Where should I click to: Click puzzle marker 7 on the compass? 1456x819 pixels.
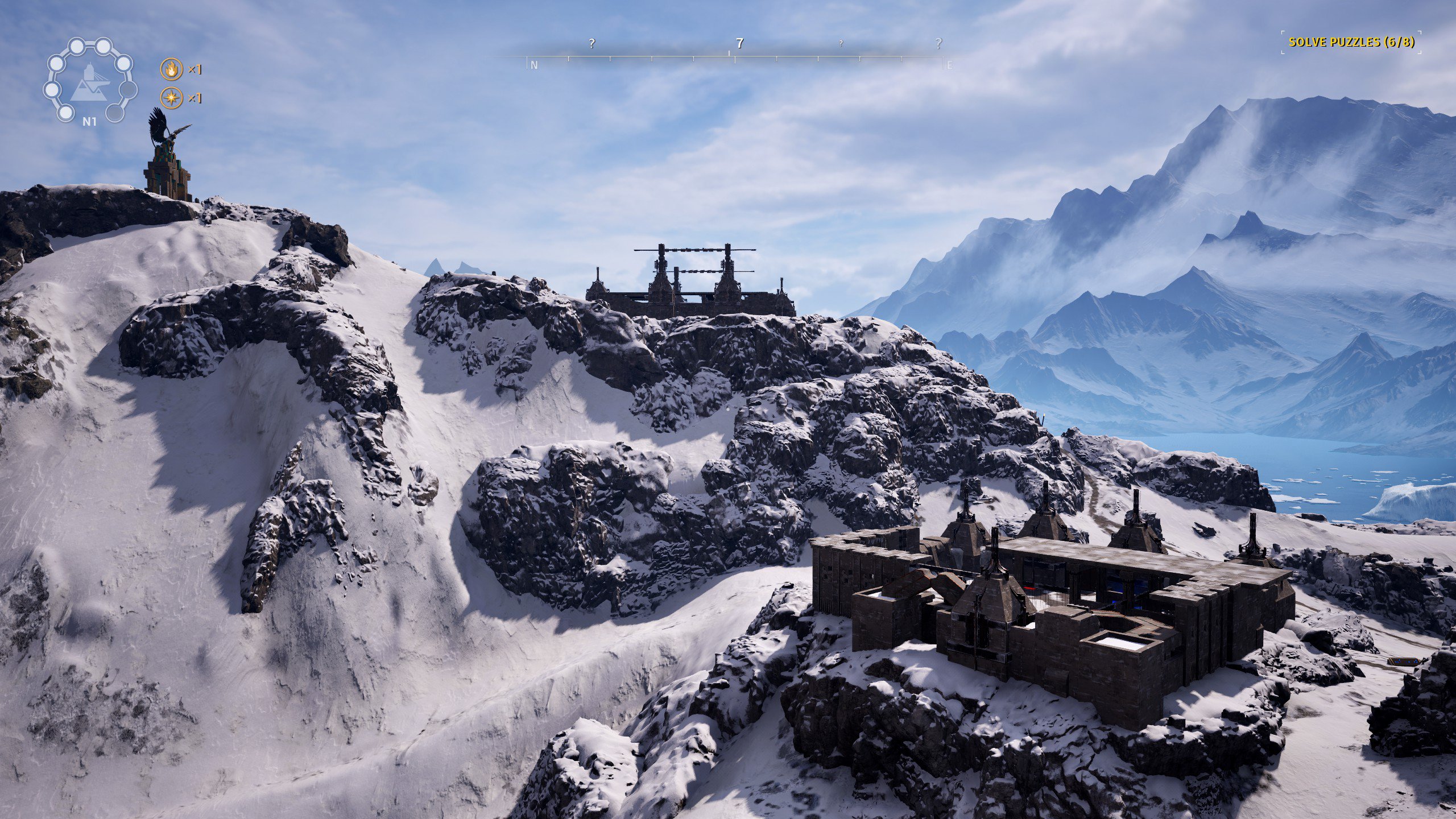click(739, 43)
